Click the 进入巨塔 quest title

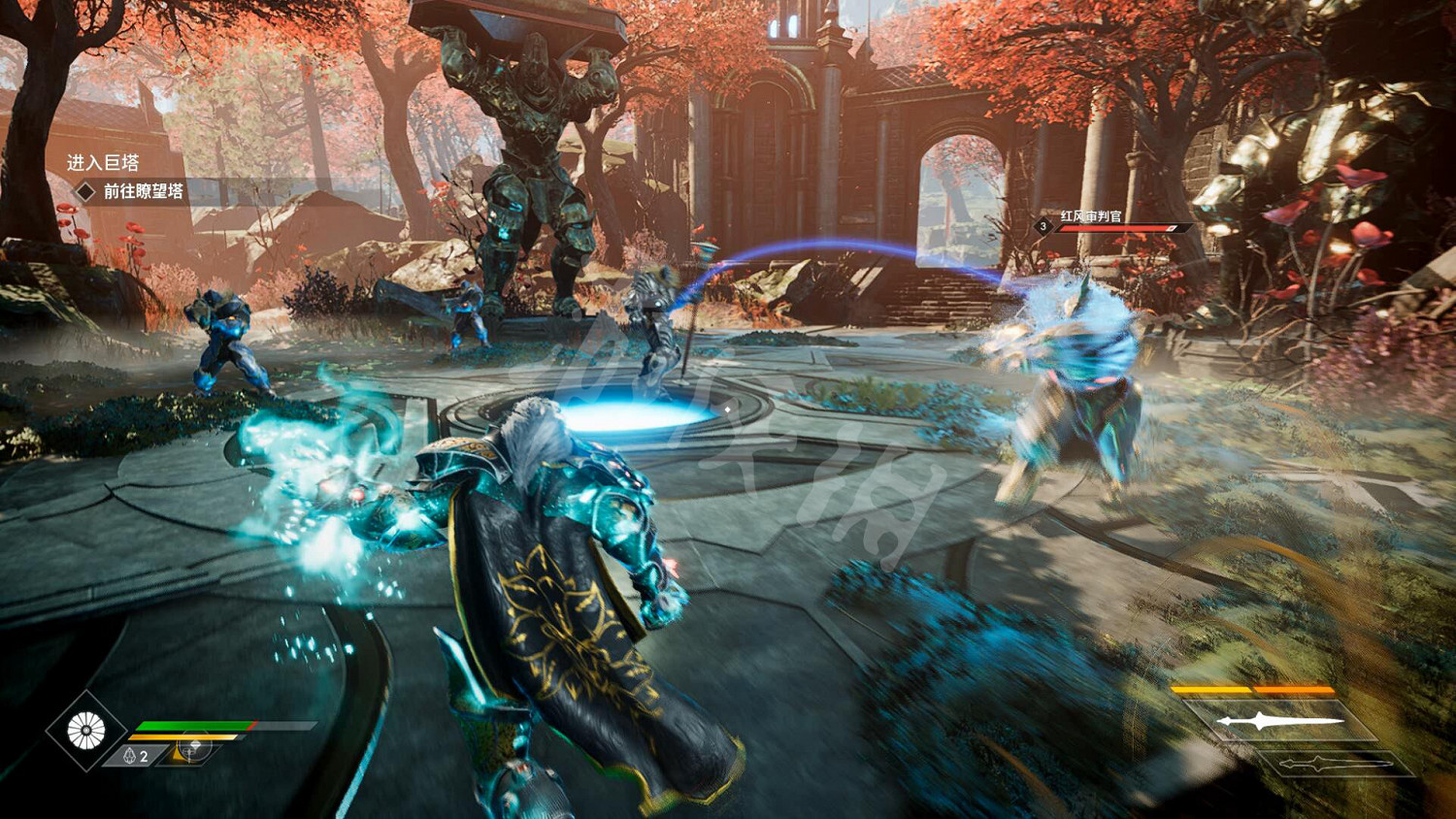(x=103, y=162)
